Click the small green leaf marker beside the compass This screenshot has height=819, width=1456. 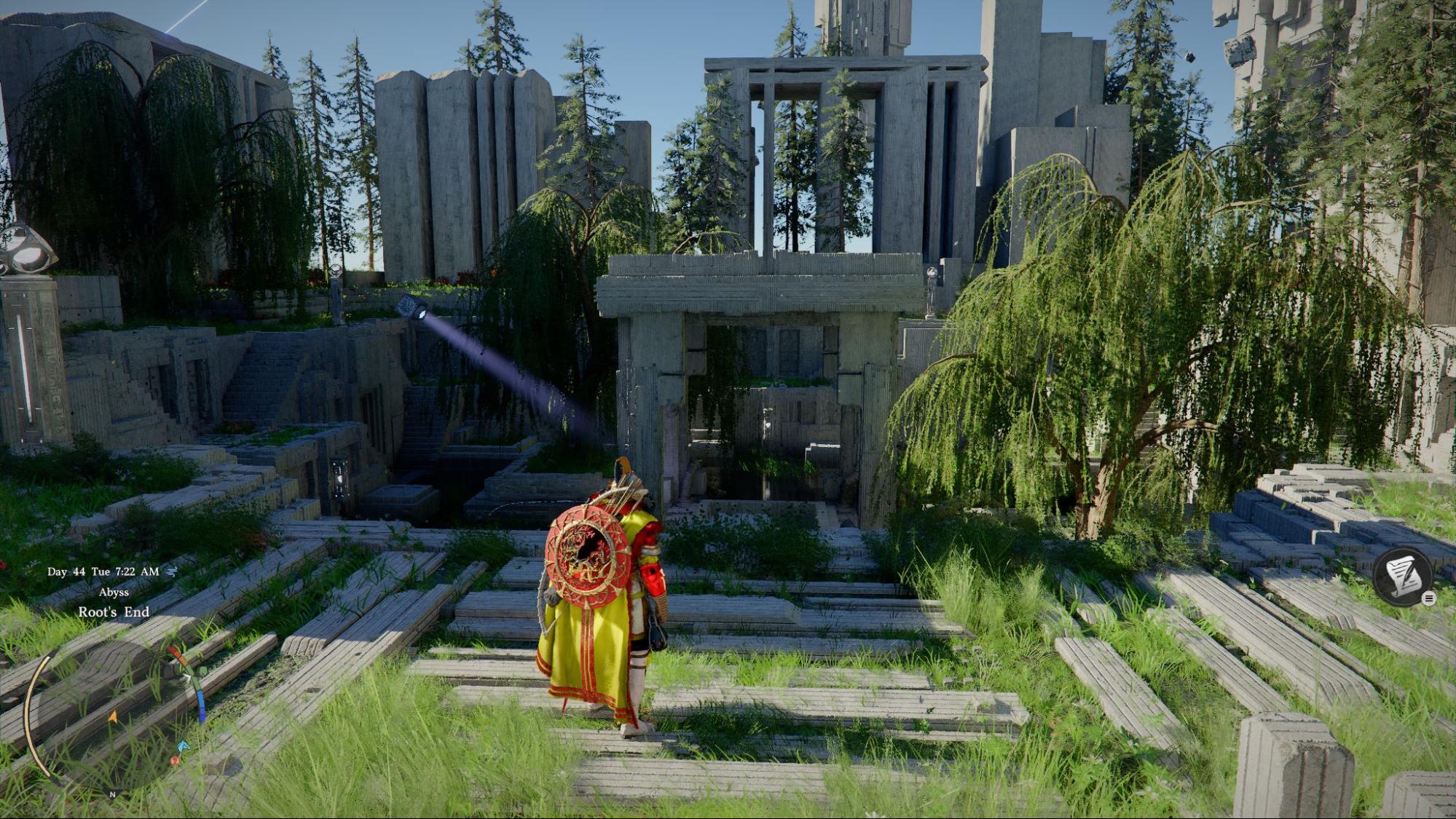tap(202, 671)
